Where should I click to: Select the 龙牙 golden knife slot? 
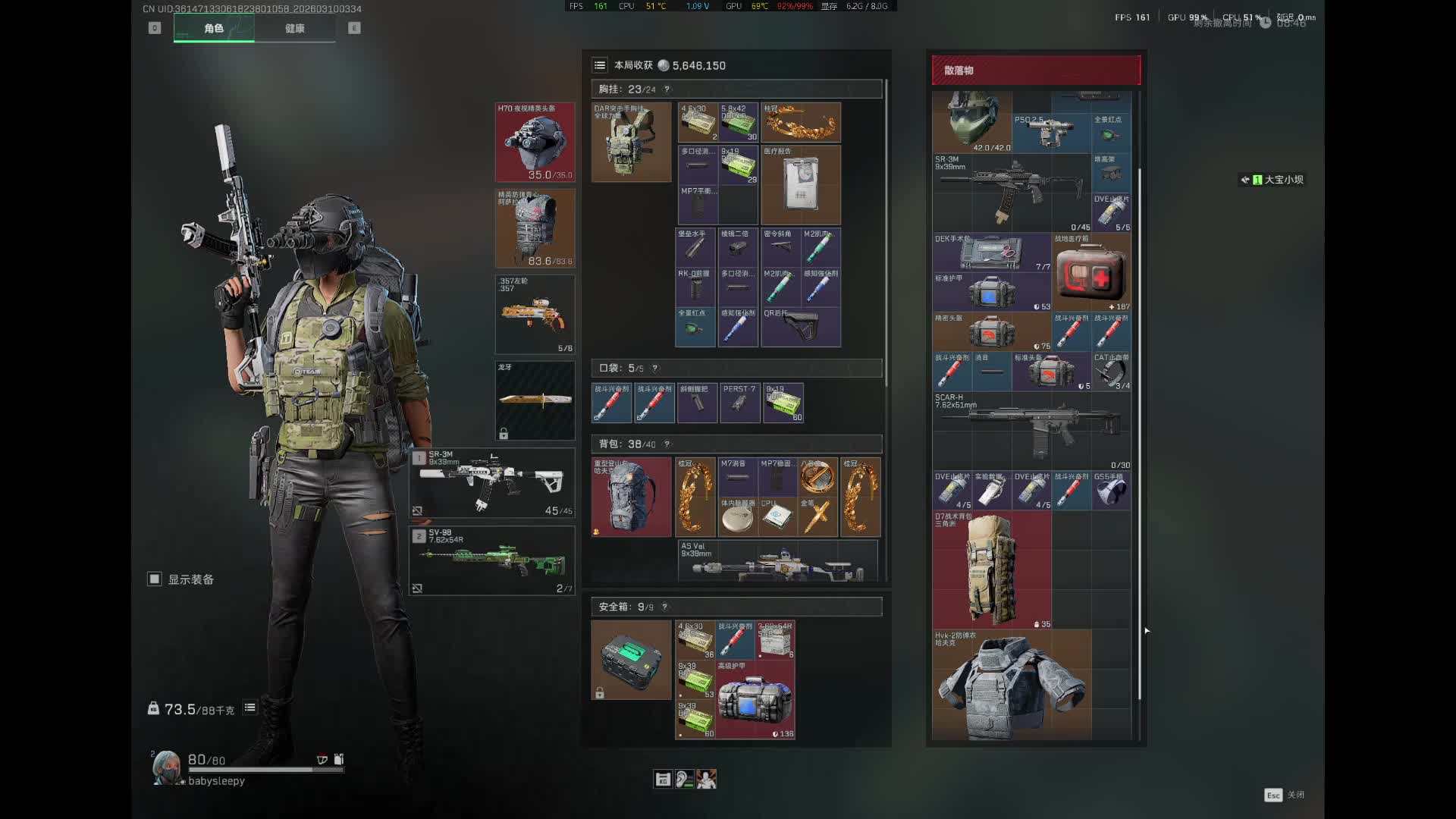pos(535,400)
